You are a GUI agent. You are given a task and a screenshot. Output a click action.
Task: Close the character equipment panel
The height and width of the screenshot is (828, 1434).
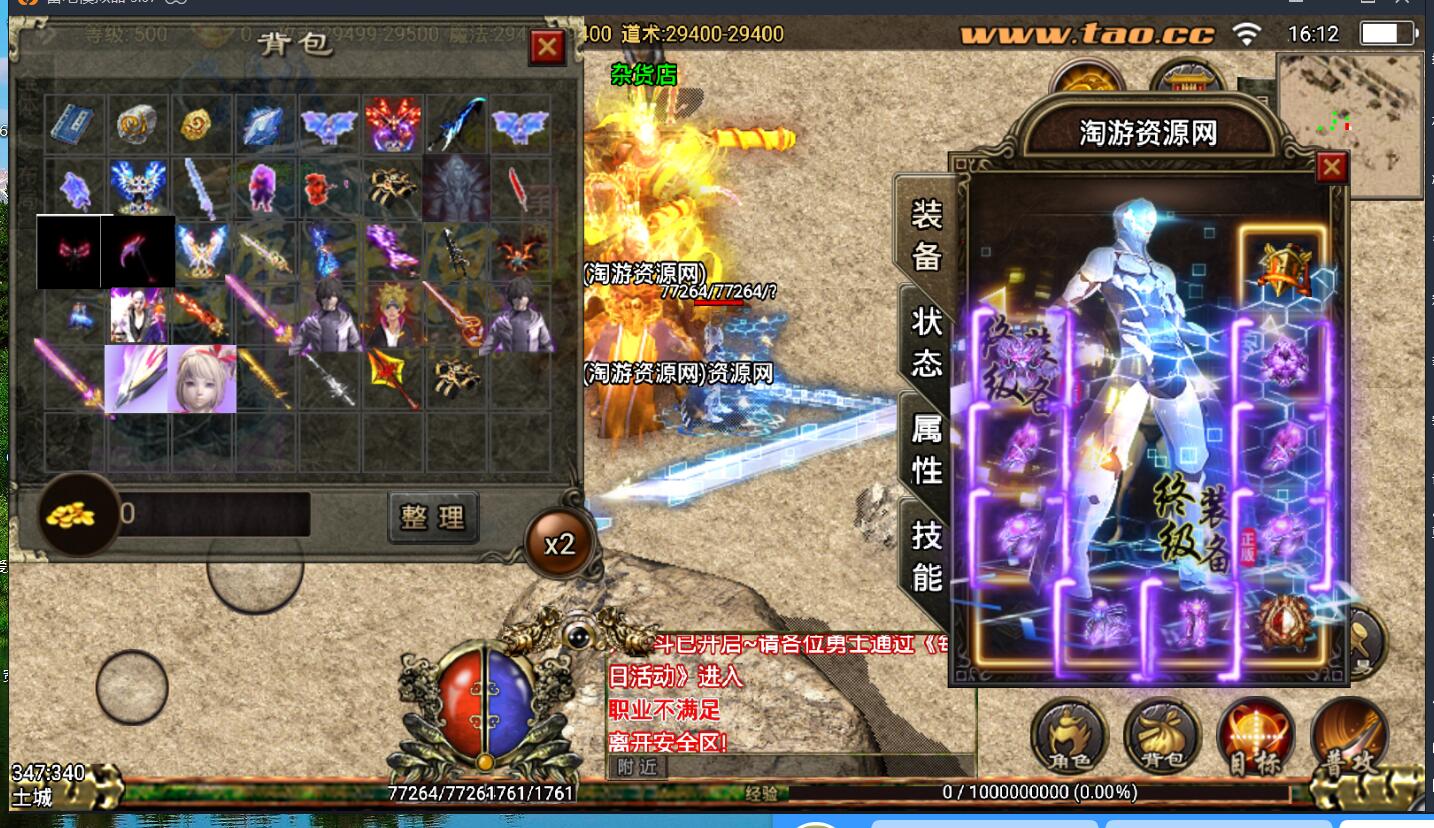click(x=1331, y=167)
